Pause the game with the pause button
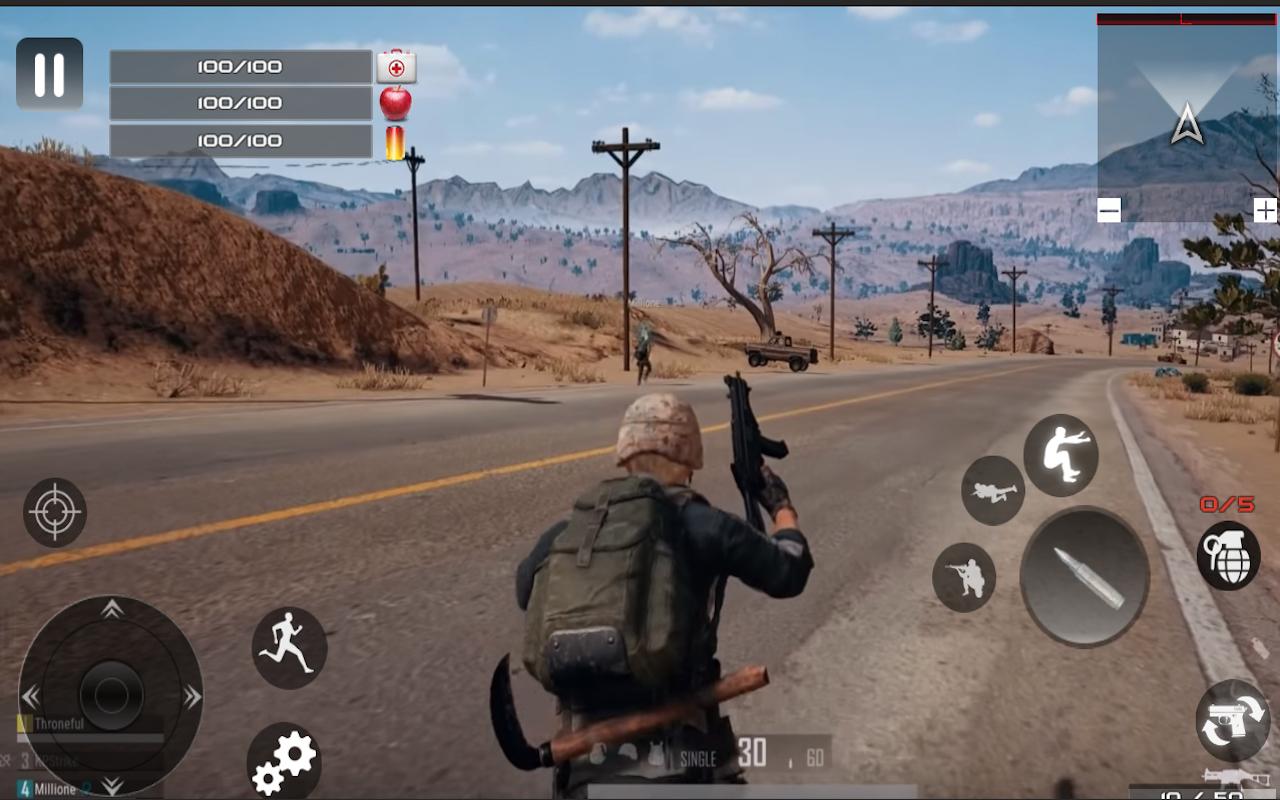The height and width of the screenshot is (800, 1280). coord(49,74)
